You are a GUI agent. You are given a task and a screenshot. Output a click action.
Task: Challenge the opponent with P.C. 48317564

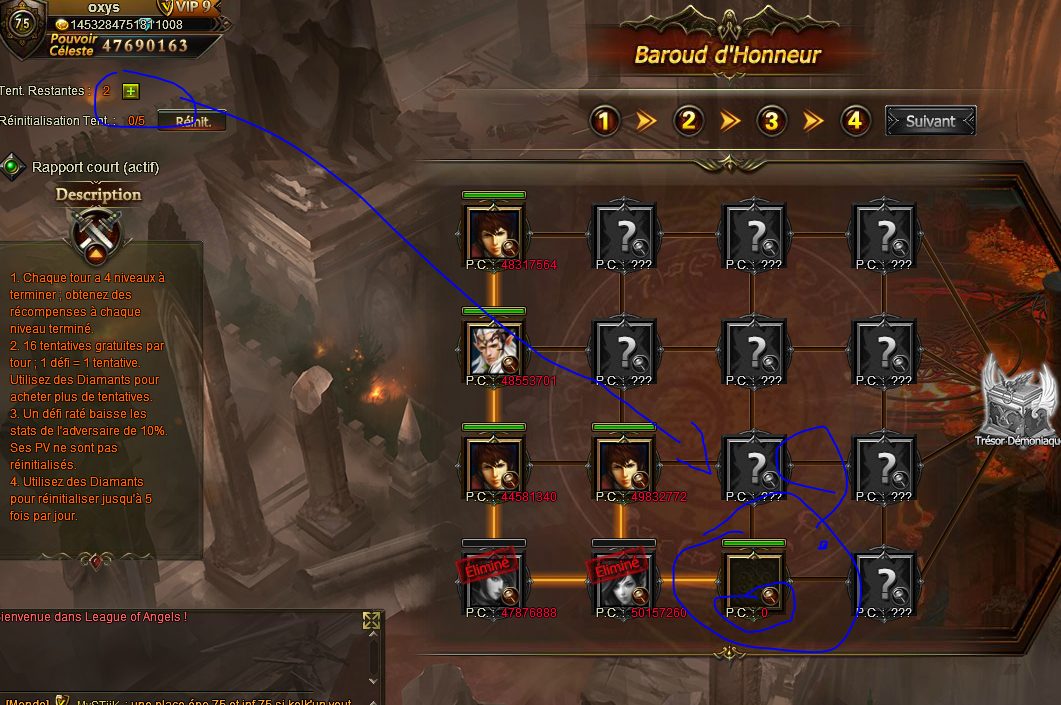pyautogui.click(x=494, y=234)
